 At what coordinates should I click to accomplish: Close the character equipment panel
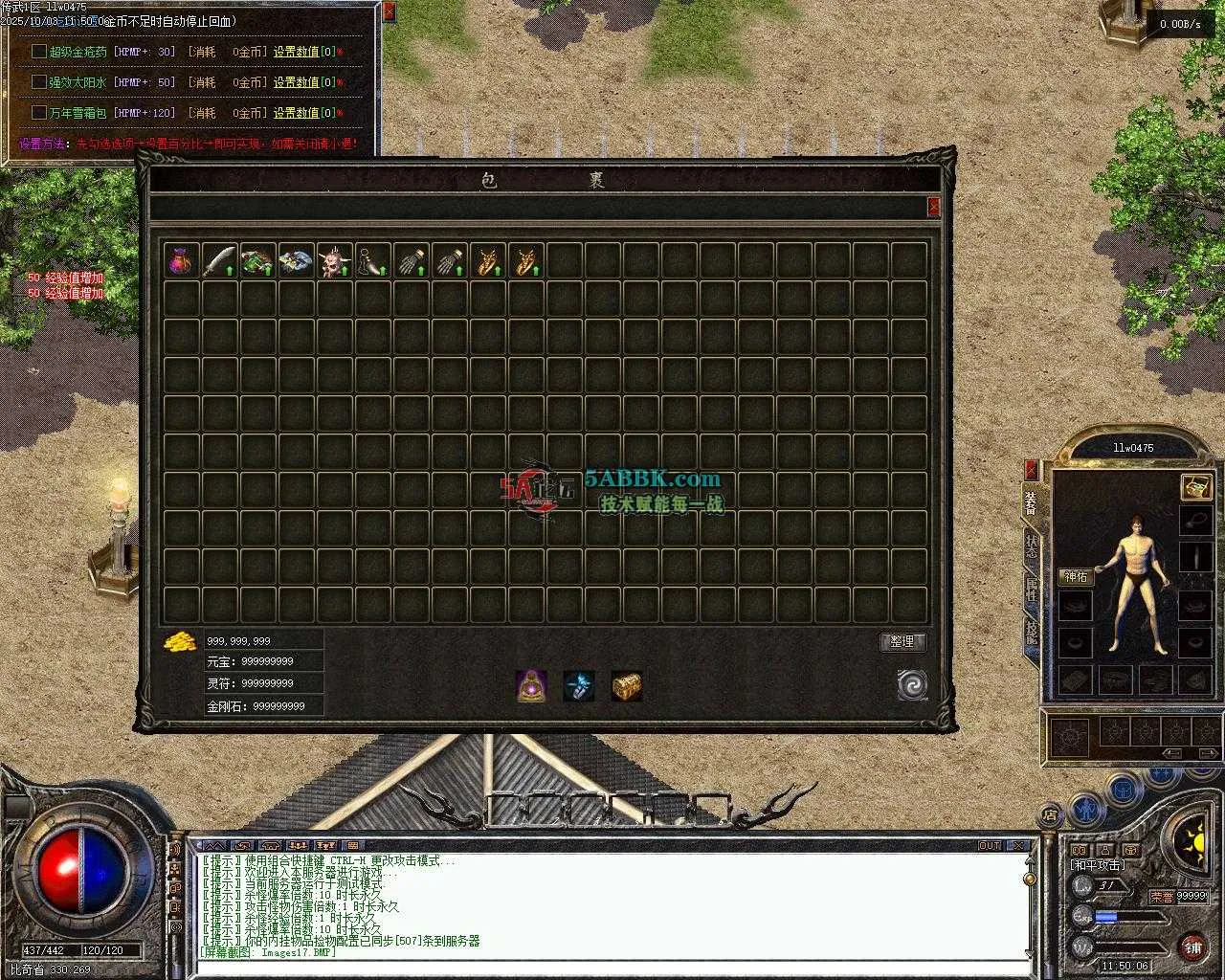(1031, 470)
